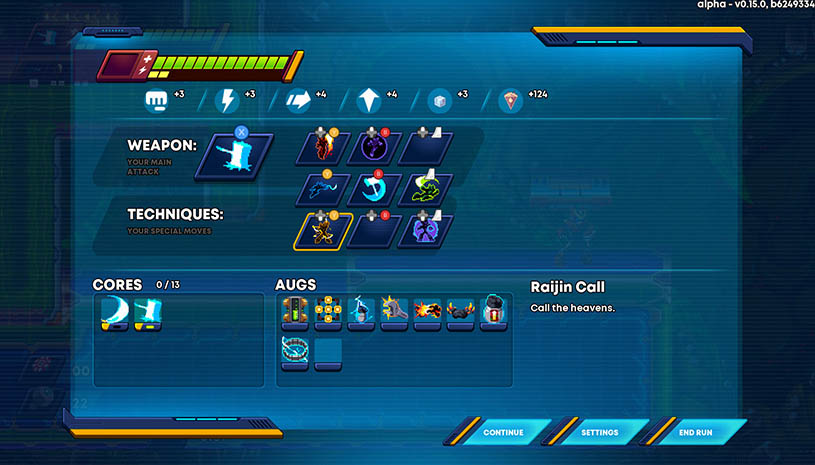The height and width of the screenshot is (465, 815).
Task: Select the cyan crescent slash technique
Action: [x=374, y=189]
